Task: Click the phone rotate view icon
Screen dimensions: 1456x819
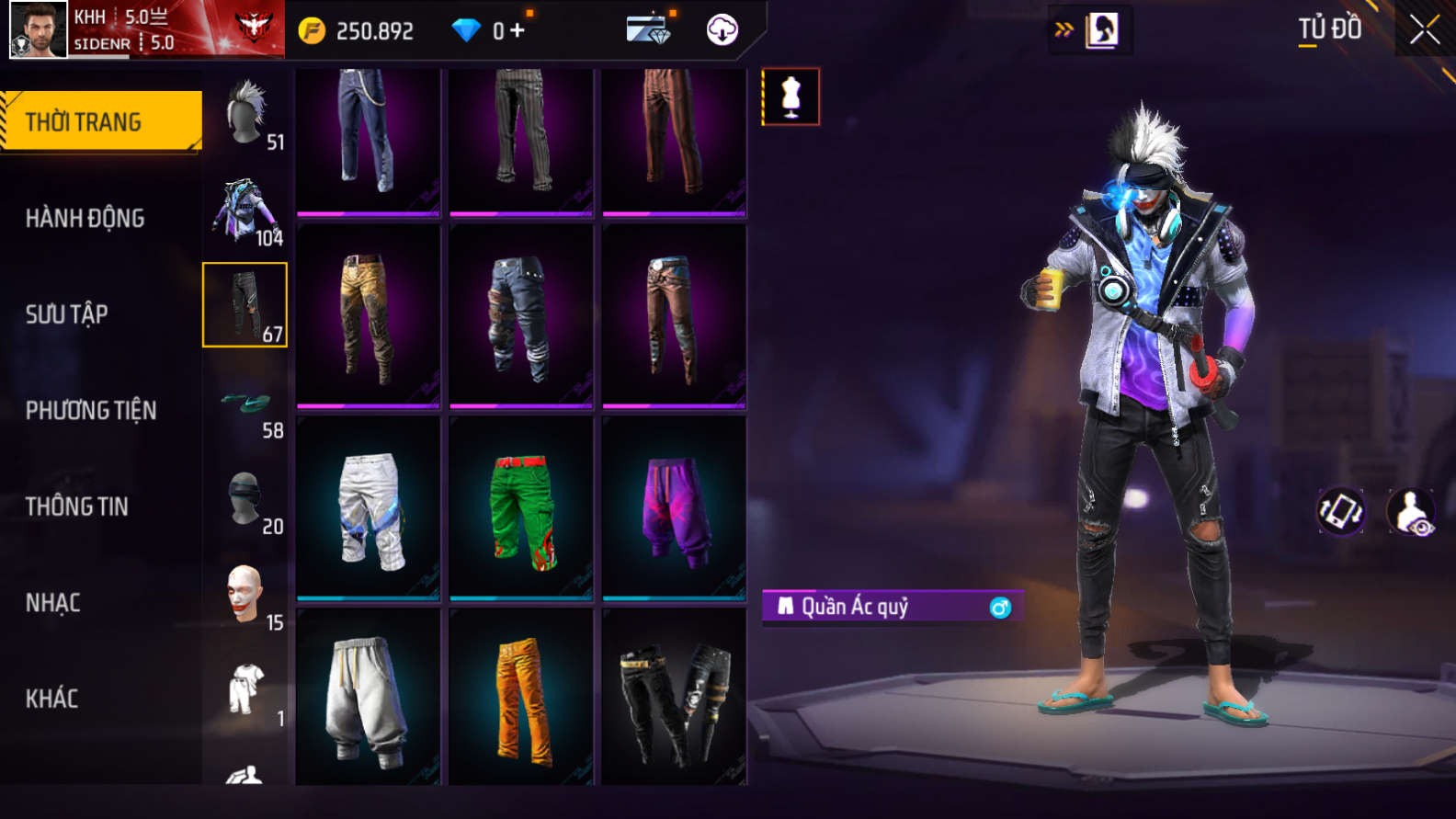Action: click(1341, 512)
